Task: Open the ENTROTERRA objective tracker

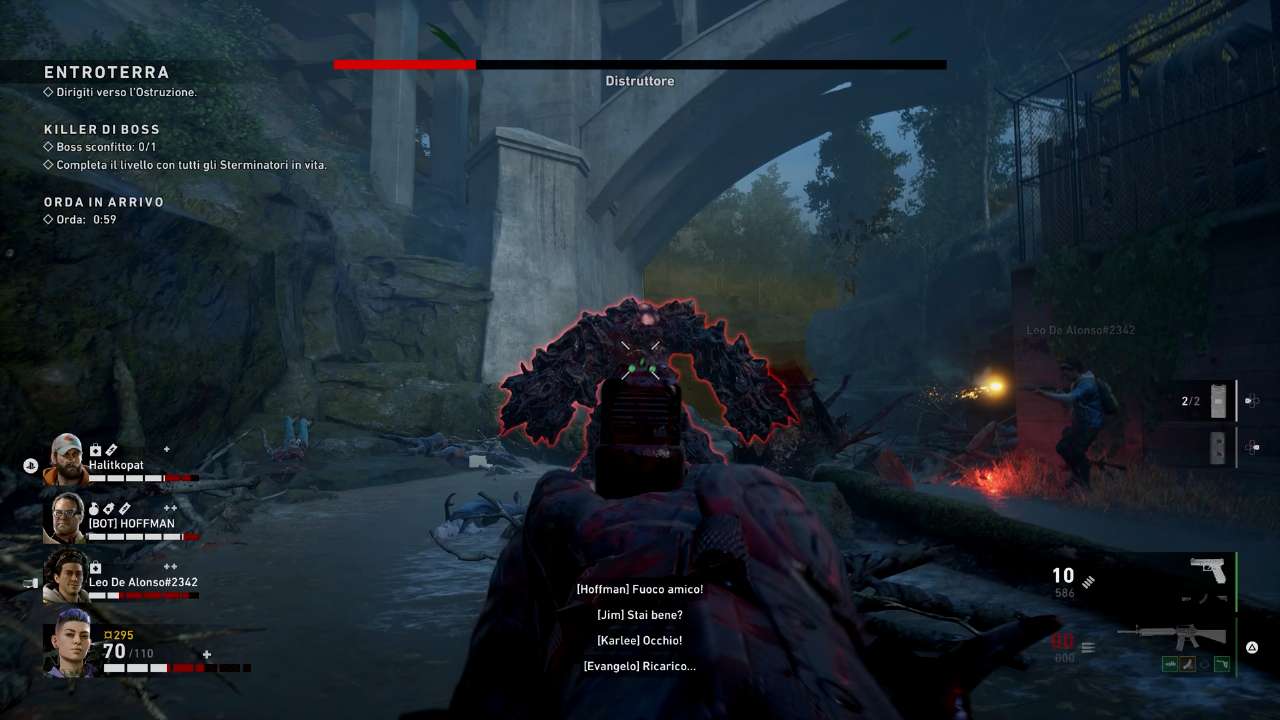Action: click(107, 73)
